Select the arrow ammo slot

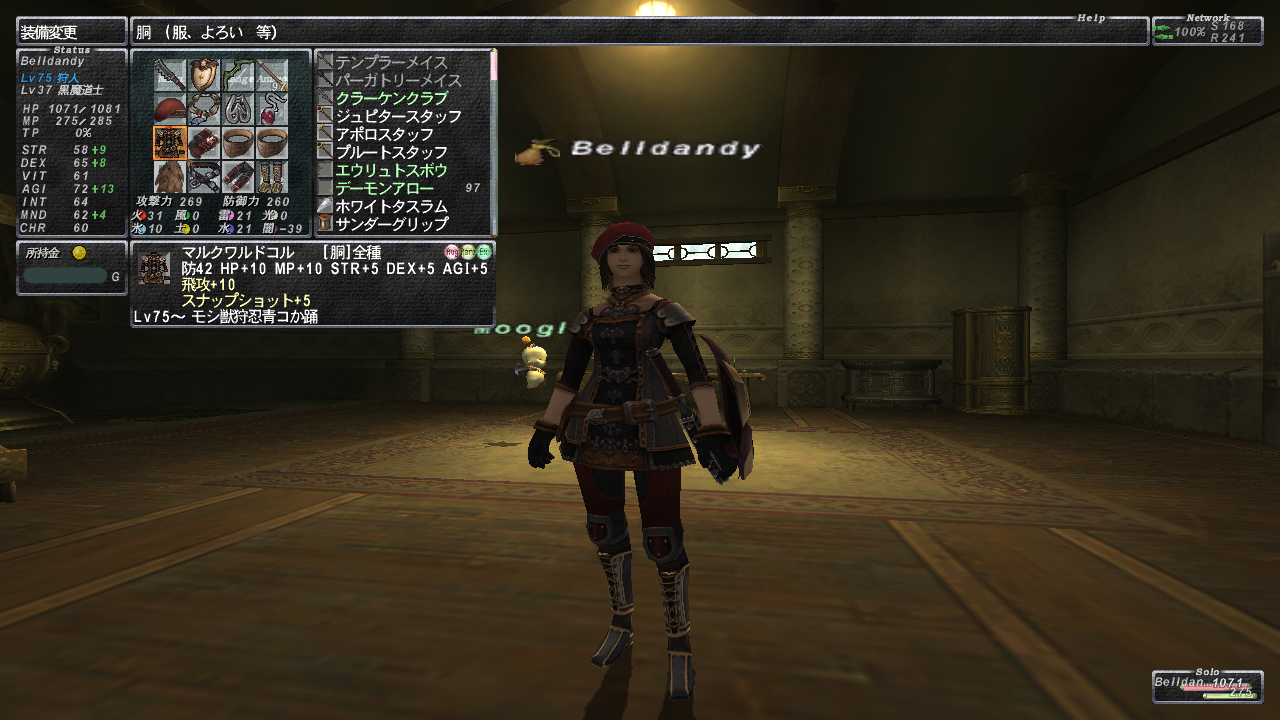click(x=272, y=76)
